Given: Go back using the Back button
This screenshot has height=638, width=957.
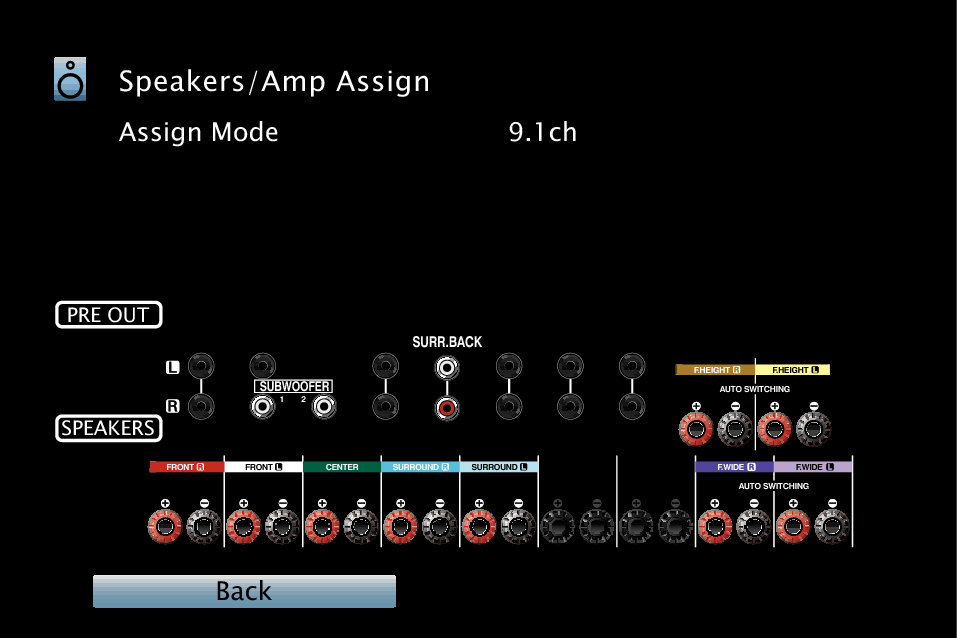Looking at the screenshot, I should (x=244, y=591).
